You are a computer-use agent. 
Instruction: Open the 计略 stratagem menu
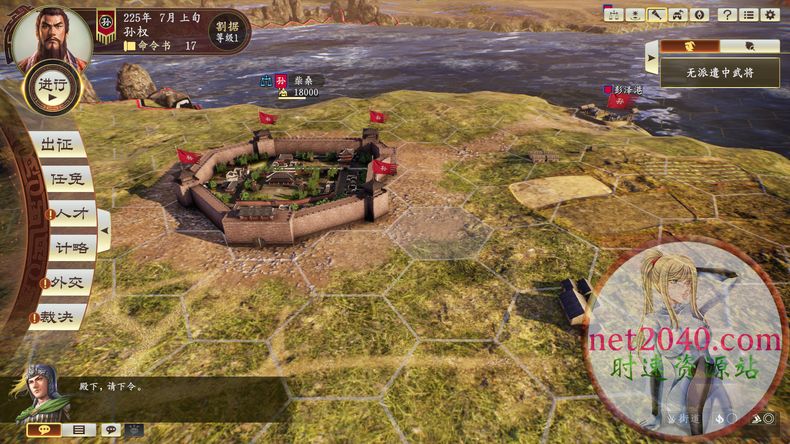(x=68, y=248)
